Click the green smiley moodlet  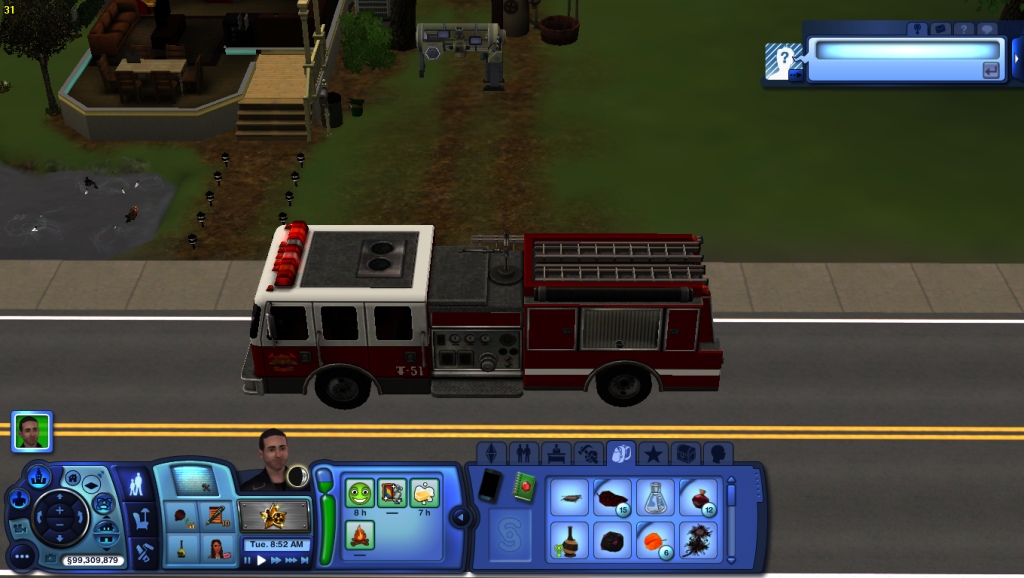pyautogui.click(x=360, y=492)
